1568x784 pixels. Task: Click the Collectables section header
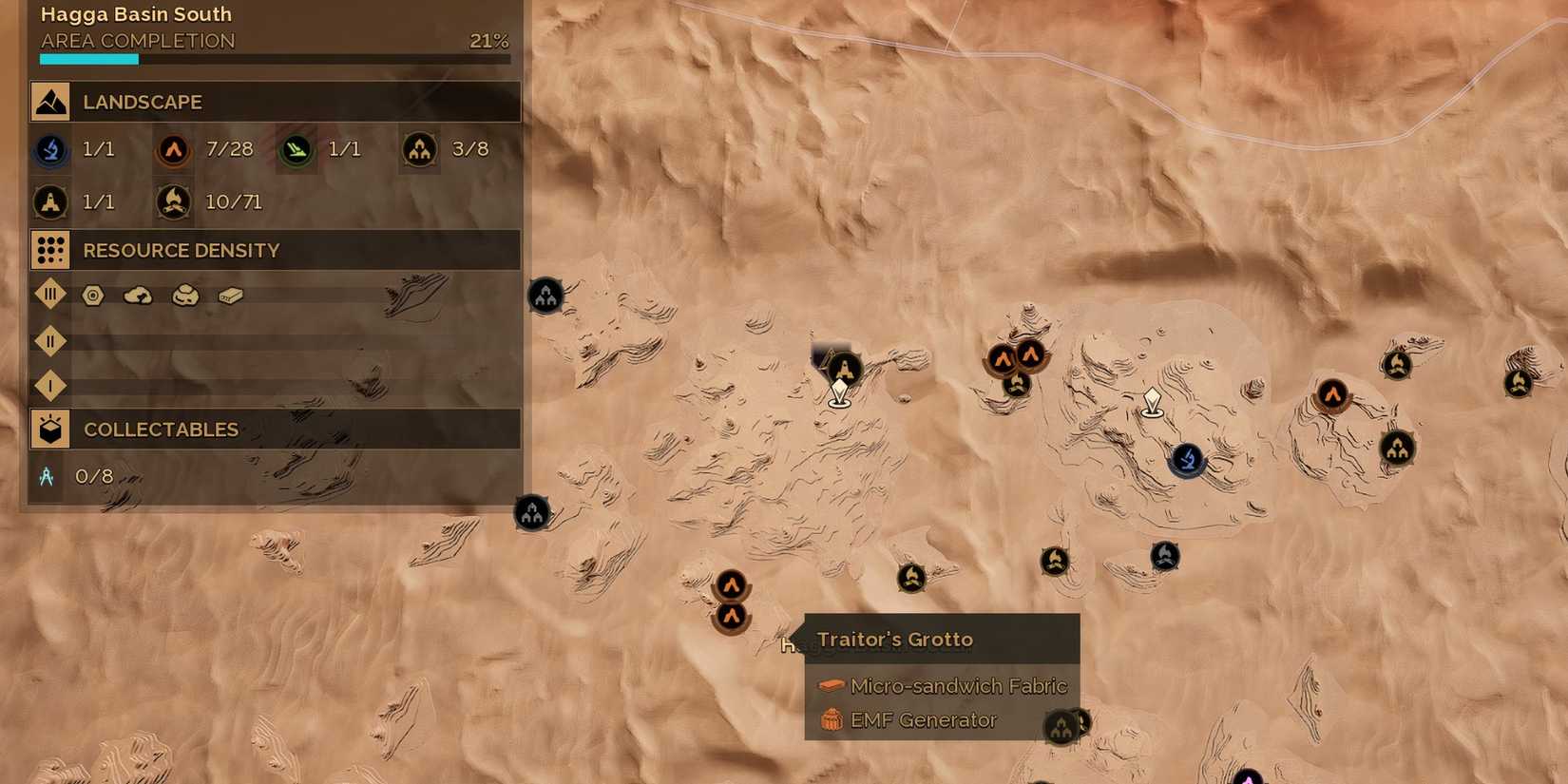(x=160, y=429)
